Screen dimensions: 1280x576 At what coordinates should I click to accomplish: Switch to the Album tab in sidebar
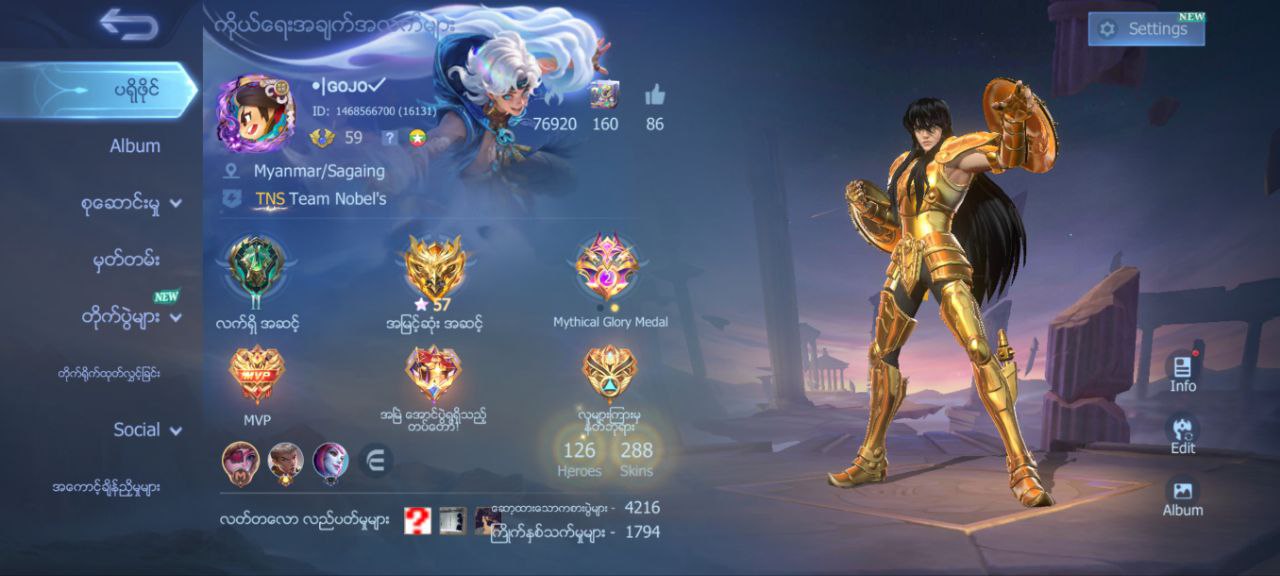coord(134,146)
